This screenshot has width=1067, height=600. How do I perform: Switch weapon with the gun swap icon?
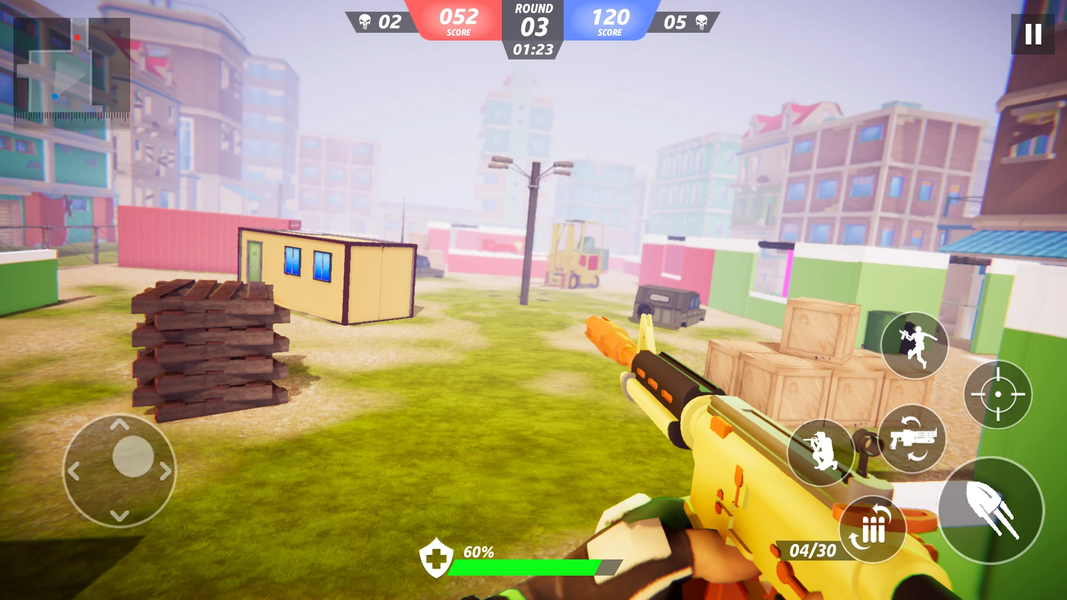(x=912, y=438)
